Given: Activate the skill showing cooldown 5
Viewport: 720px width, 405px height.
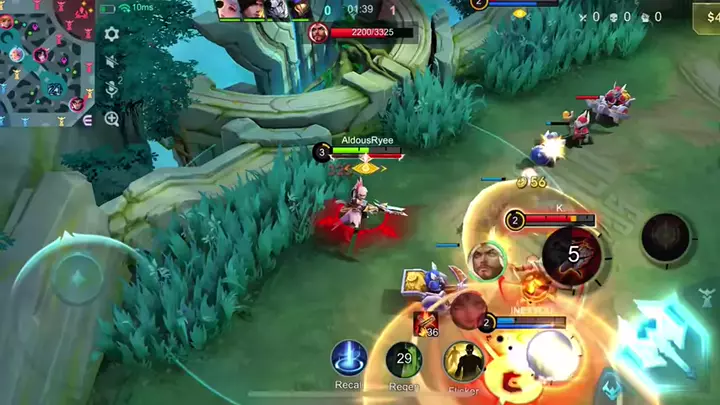Looking at the screenshot, I should tap(572, 254).
